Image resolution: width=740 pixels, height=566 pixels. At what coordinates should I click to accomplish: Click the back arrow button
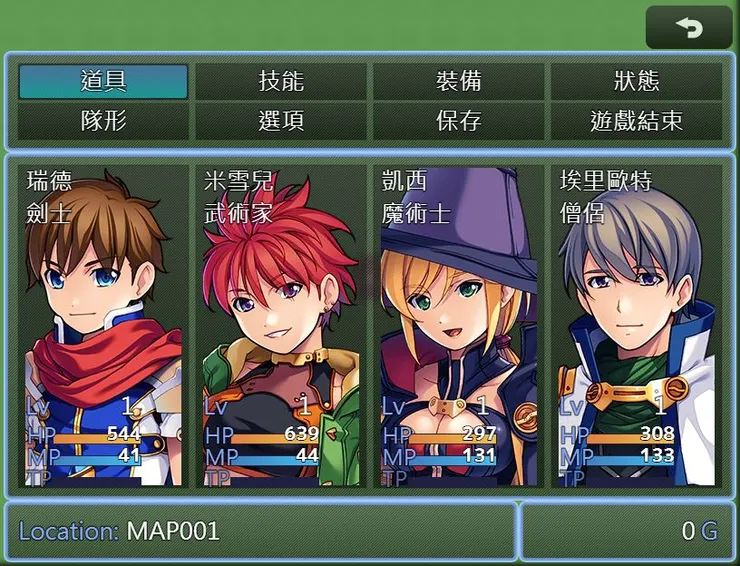tap(689, 28)
